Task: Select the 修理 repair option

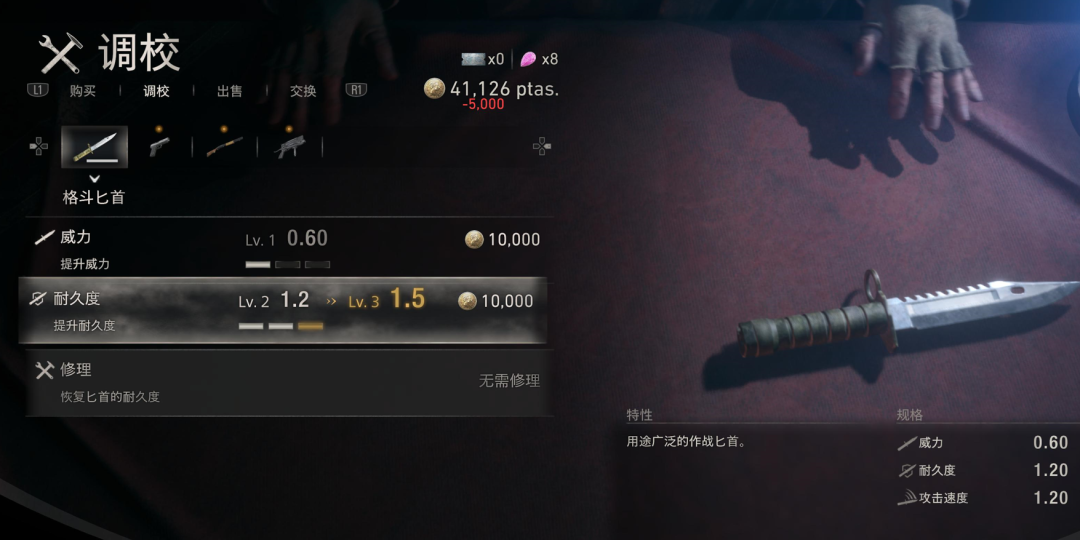Action: pyautogui.click(x=285, y=380)
